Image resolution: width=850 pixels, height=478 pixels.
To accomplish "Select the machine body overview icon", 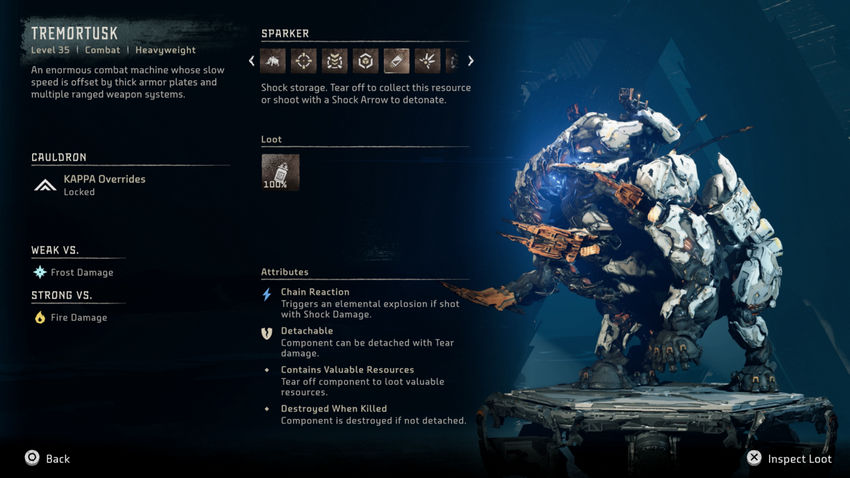I will point(274,61).
